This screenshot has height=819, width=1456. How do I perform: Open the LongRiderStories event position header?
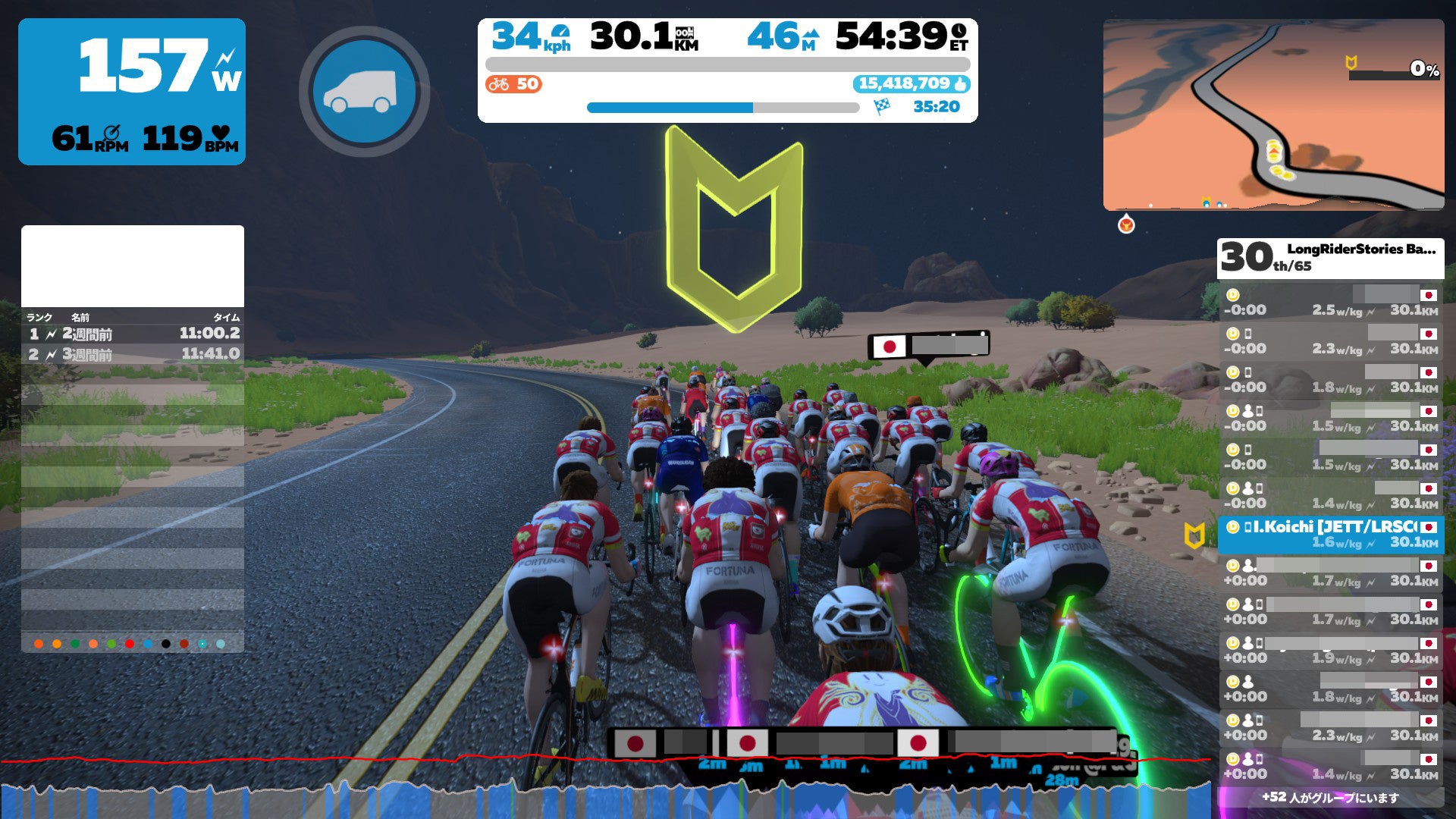pyautogui.click(x=1330, y=258)
